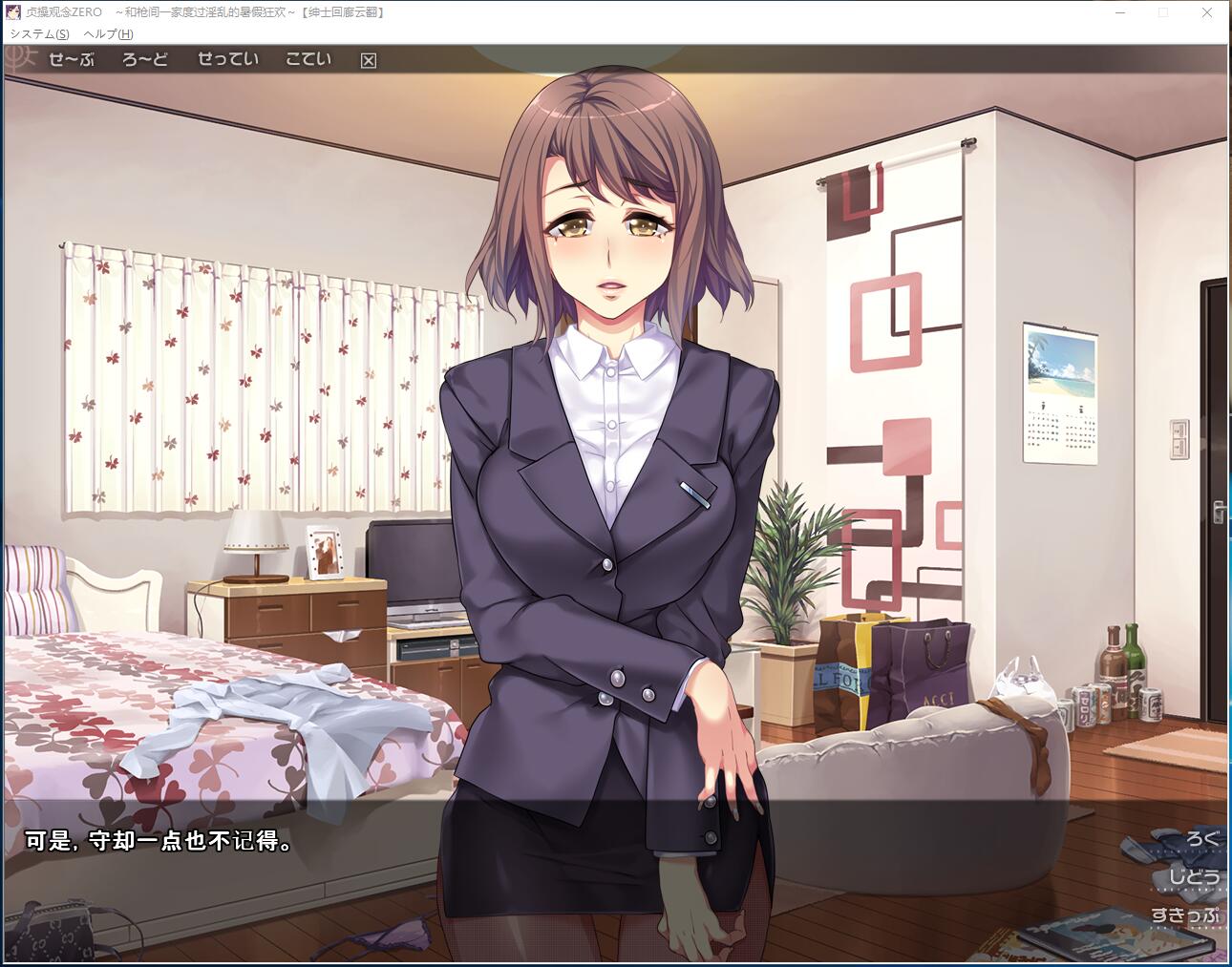Viewport: 1232px width, 967px height.
Task: Select the こてい option in top bar
Action: [308, 59]
